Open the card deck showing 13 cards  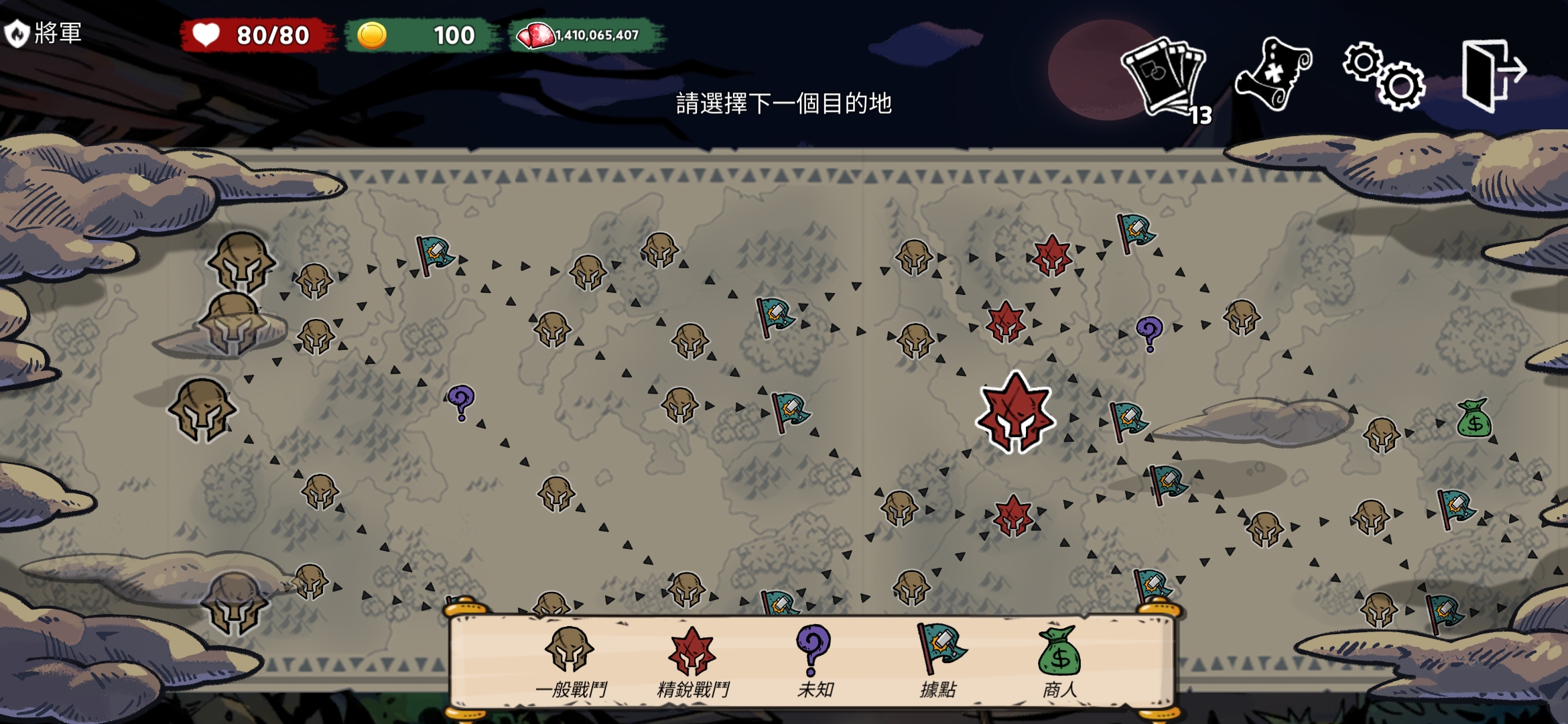click(1165, 77)
